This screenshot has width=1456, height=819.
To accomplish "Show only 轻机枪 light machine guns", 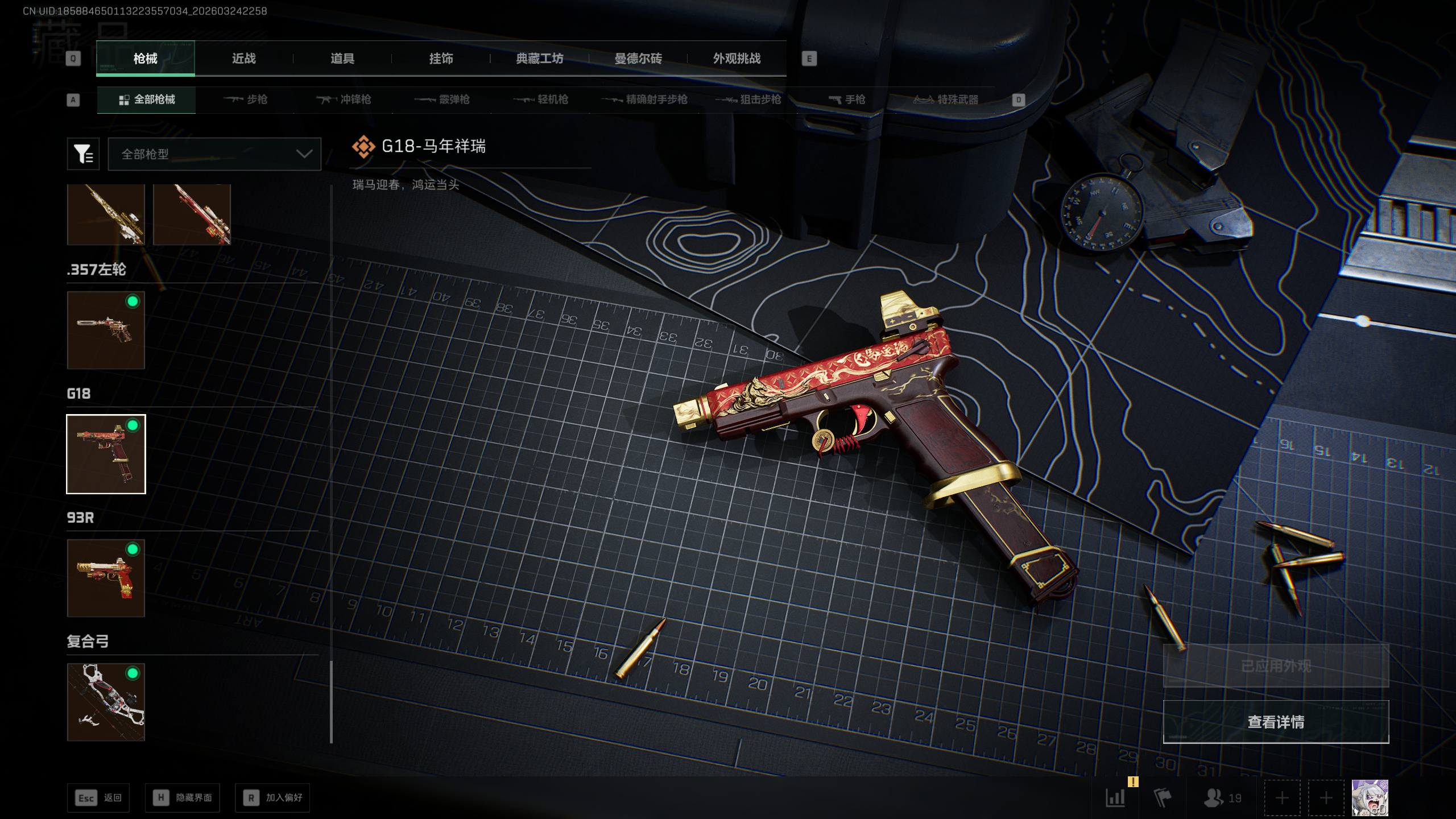I will tap(541, 100).
